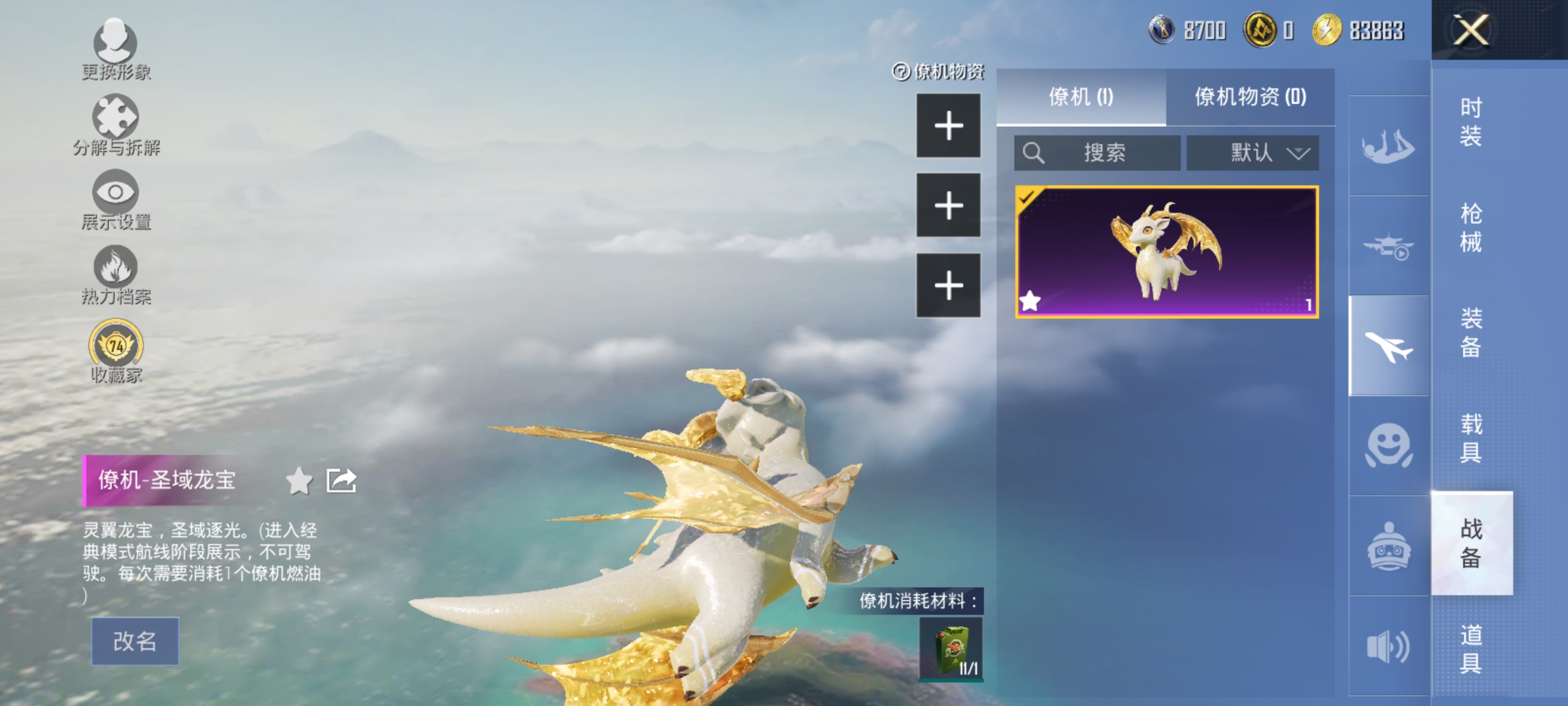
Task: Switch to the 僚机物资 (0) tab
Action: pos(1253,97)
